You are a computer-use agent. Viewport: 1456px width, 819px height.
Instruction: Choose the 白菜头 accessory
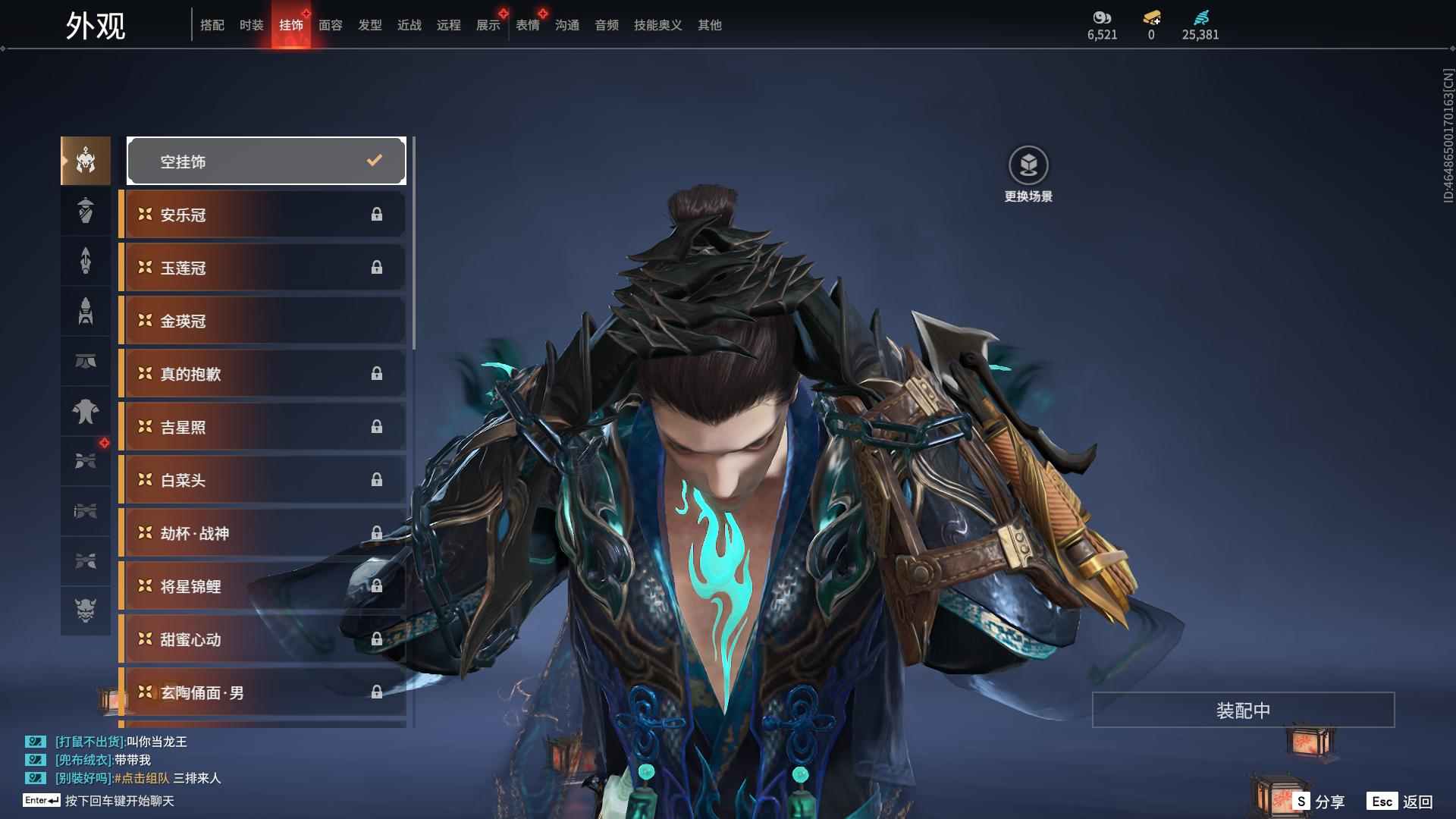point(262,480)
